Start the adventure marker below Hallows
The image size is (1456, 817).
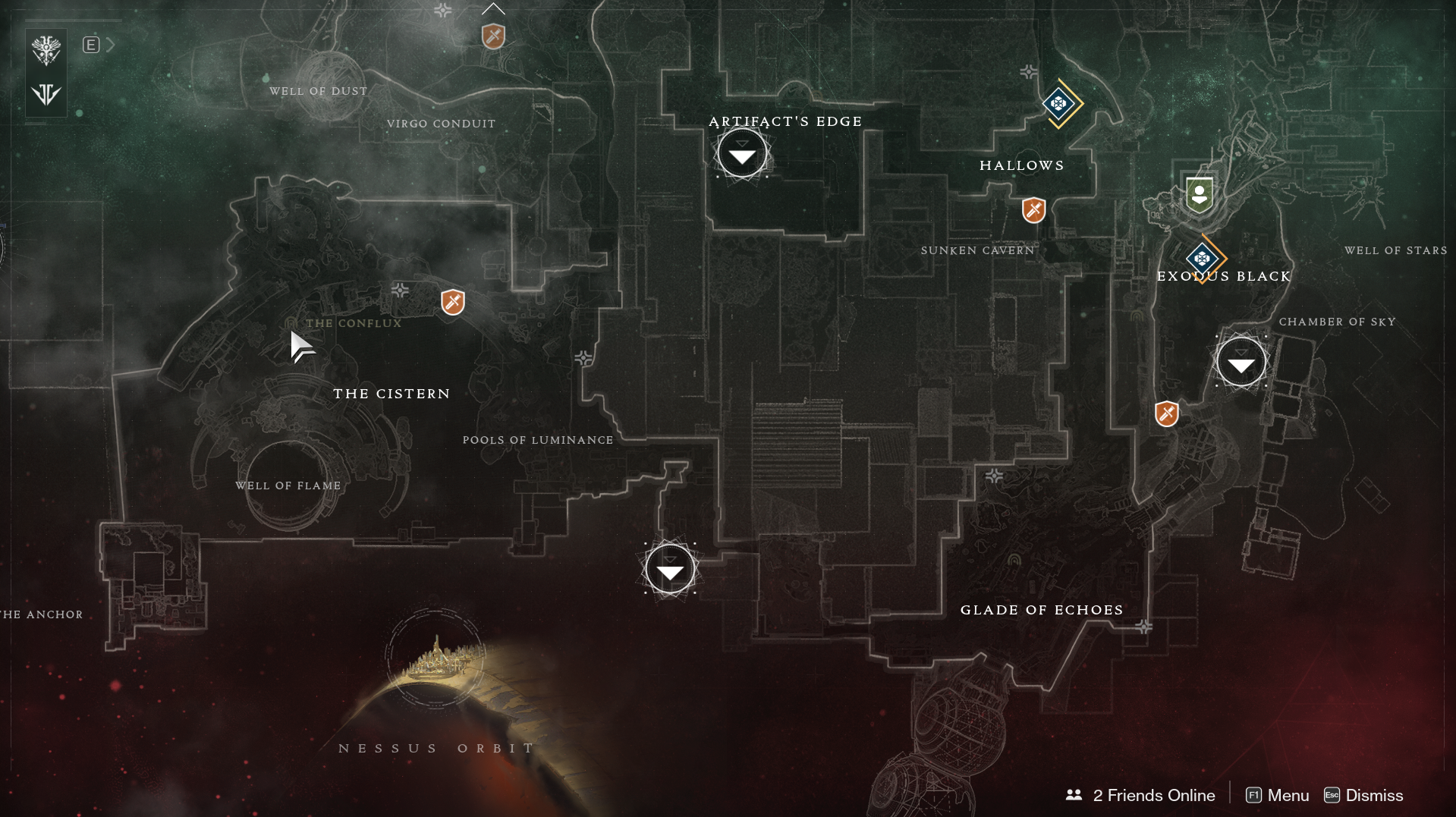[1033, 210]
